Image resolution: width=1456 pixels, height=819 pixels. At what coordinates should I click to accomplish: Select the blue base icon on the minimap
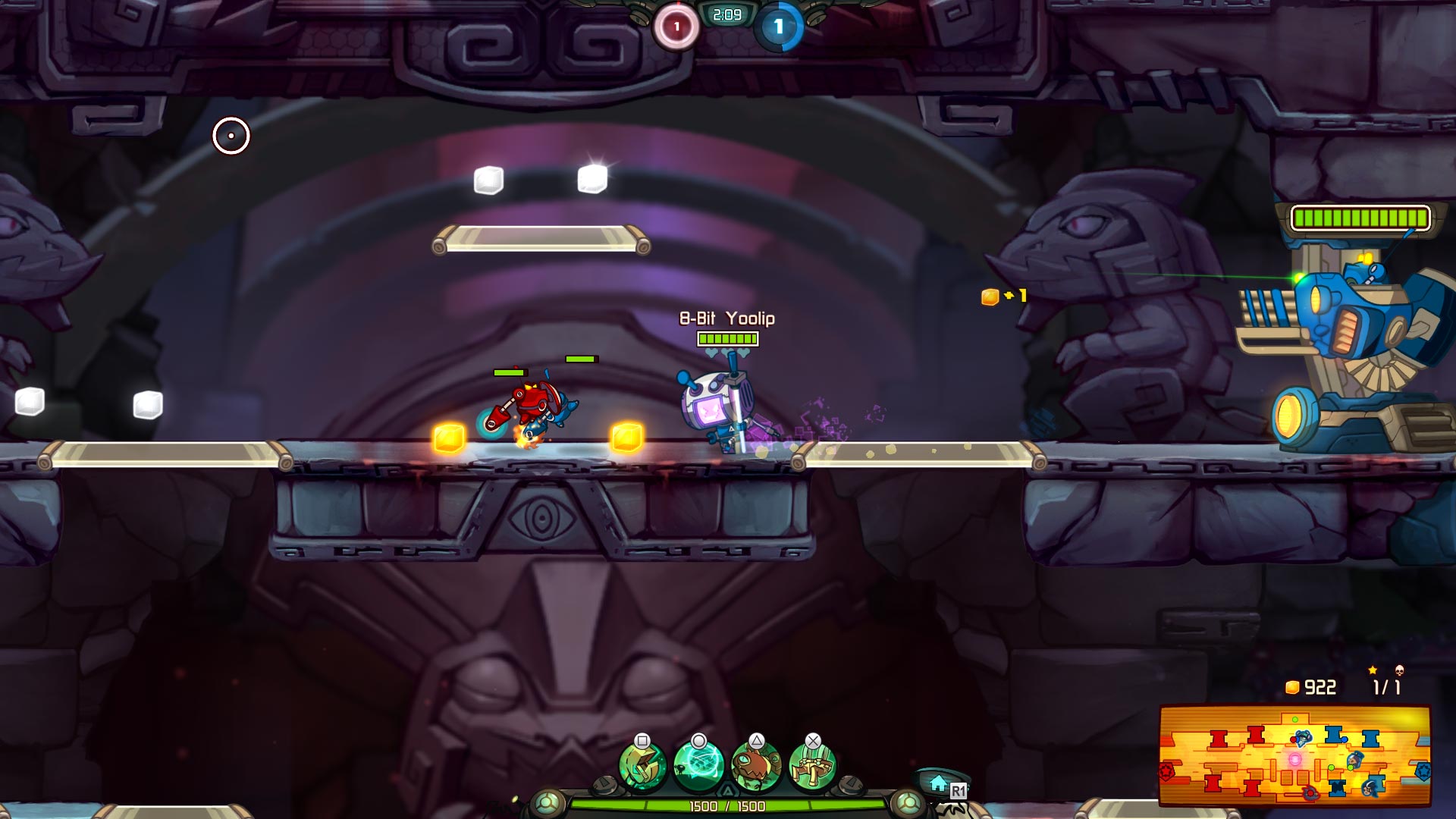(1423, 773)
